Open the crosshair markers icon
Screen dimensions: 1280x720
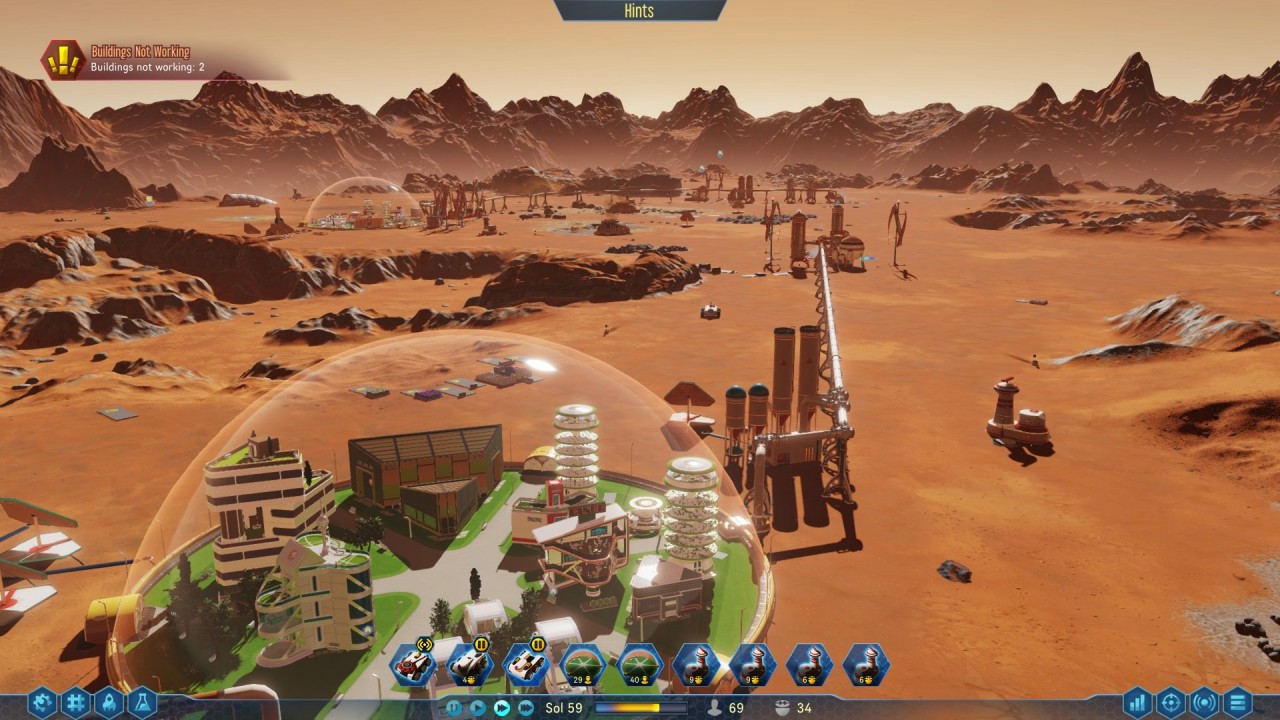(x=1171, y=703)
